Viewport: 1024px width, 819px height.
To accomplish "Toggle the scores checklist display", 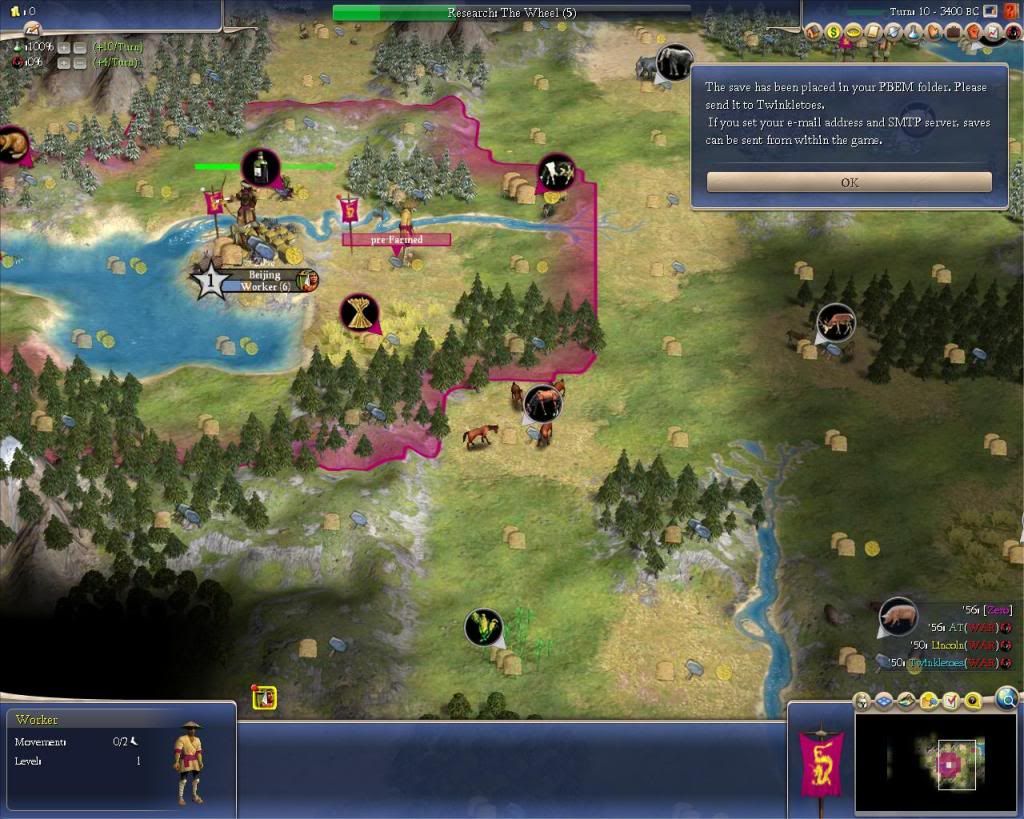I will [x=951, y=700].
